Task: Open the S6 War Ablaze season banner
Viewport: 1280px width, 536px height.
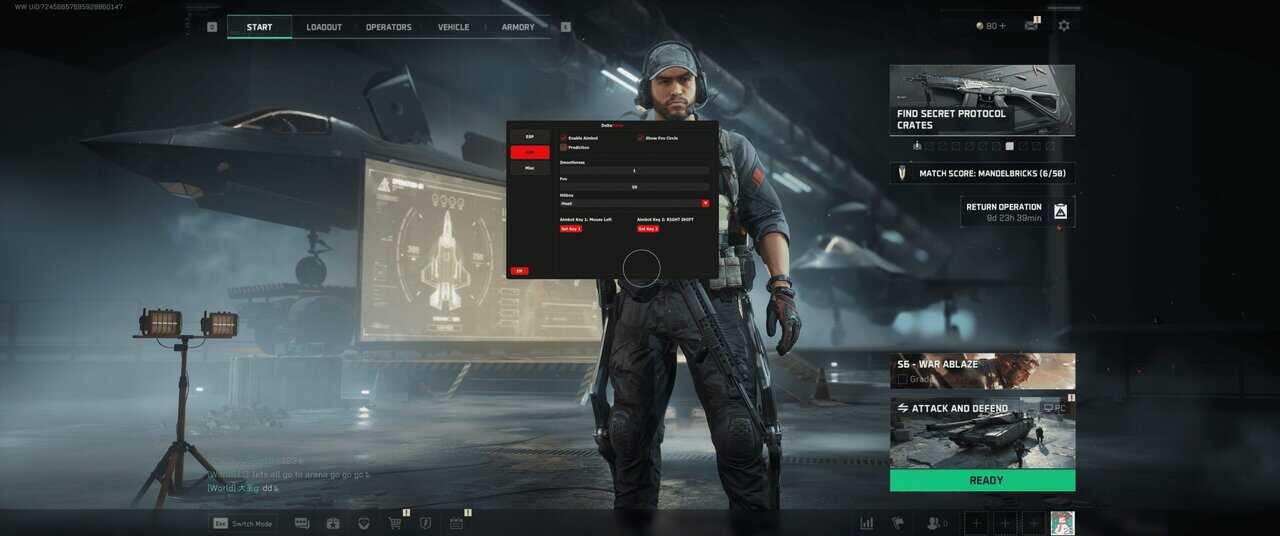Action: [982, 371]
